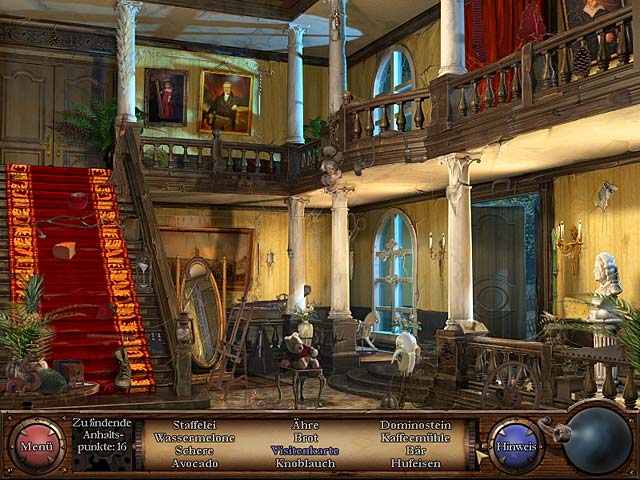Click the highlighted 'Visitenkarte' entry
Screen dimensions: 640x480
click(305, 451)
